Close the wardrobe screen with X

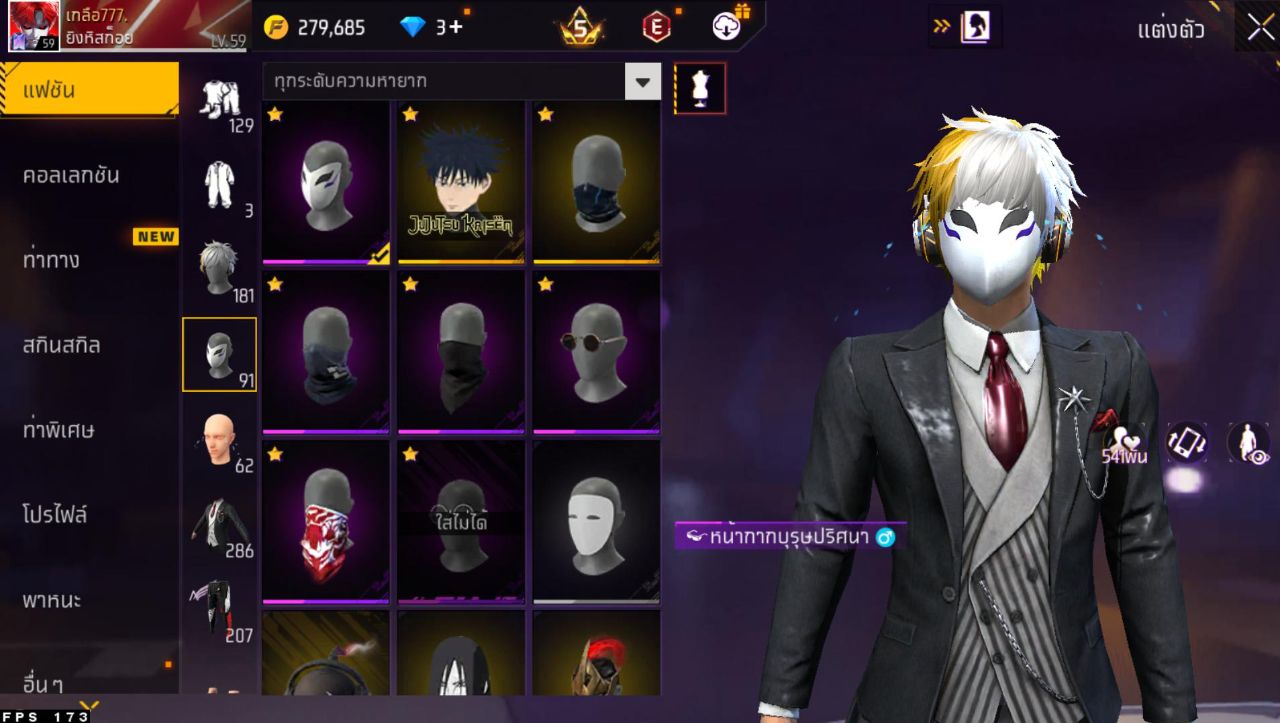click(1259, 27)
